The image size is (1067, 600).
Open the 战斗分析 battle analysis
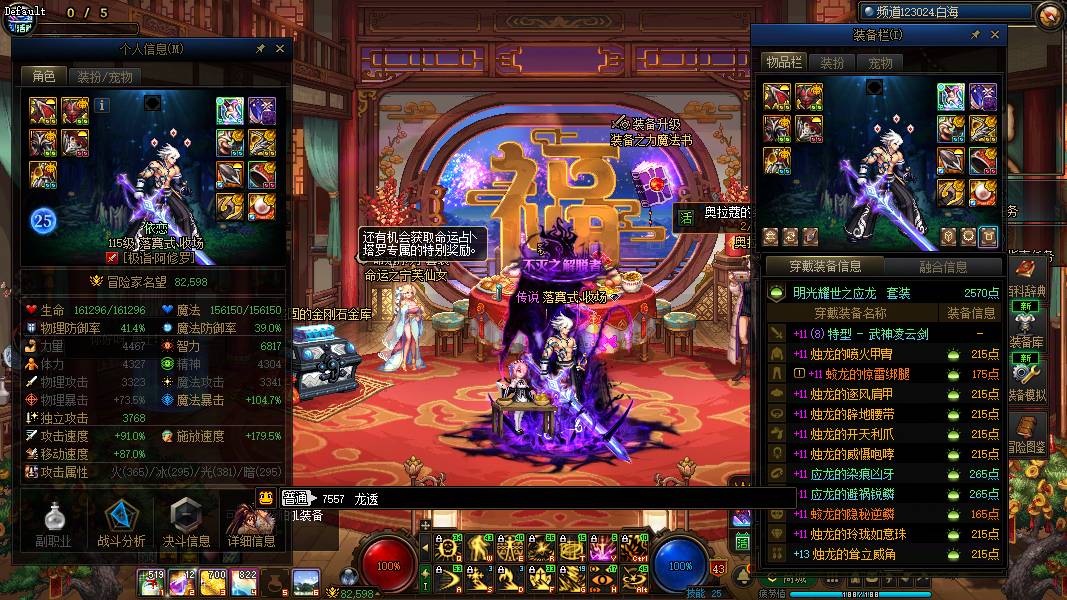[120, 524]
